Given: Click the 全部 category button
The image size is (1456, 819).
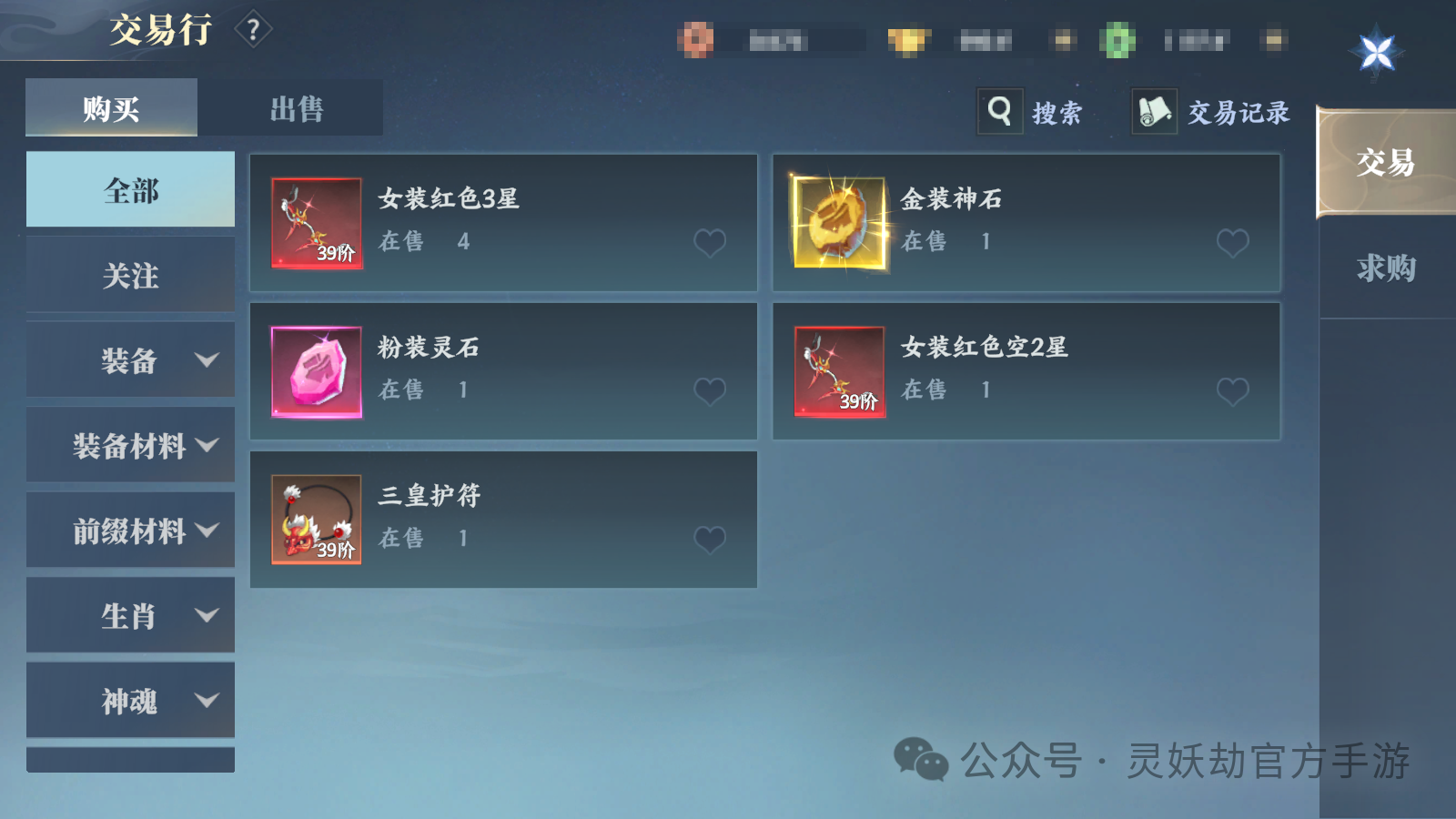Looking at the screenshot, I should click(130, 189).
